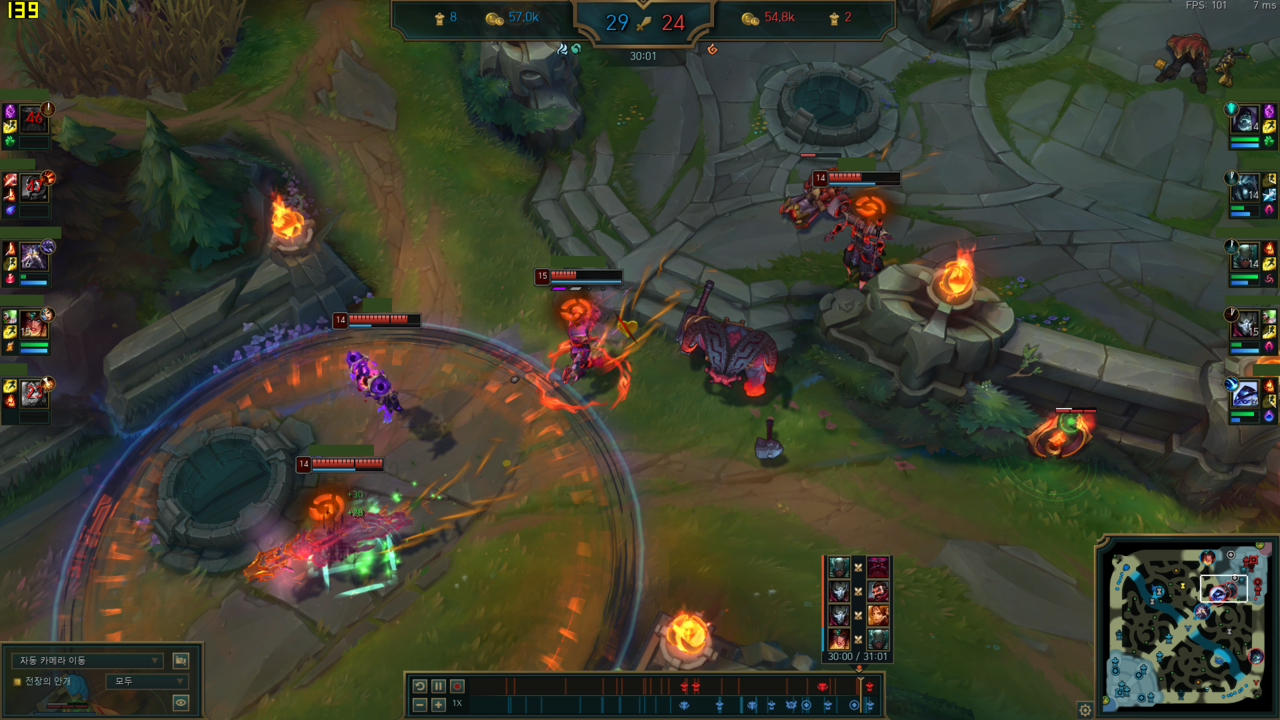Rewind the replay with the circular-arrow button
The width and height of the screenshot is (1280, 720).
point(420,686)
